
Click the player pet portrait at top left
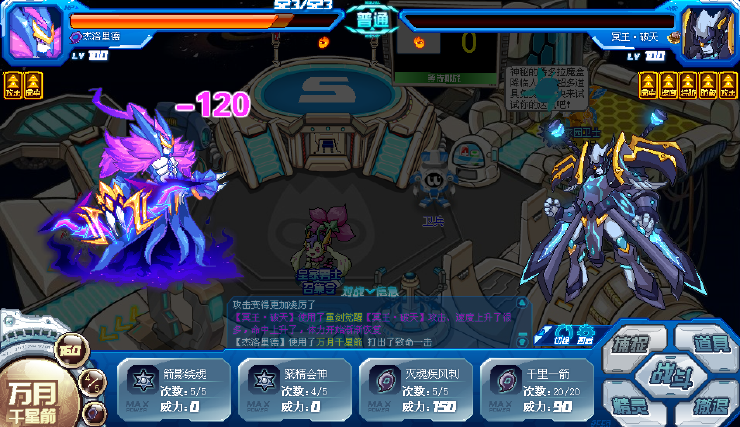pos(35,32)
